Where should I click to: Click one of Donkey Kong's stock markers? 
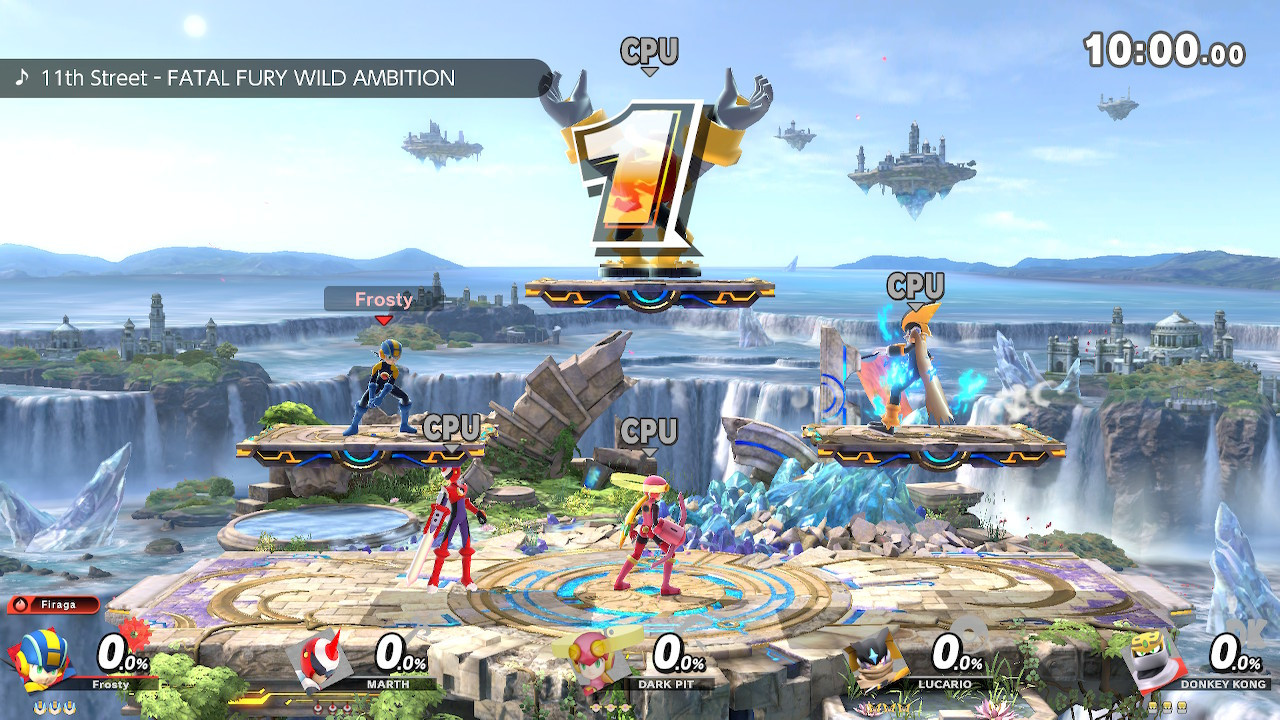[1167, 706]
